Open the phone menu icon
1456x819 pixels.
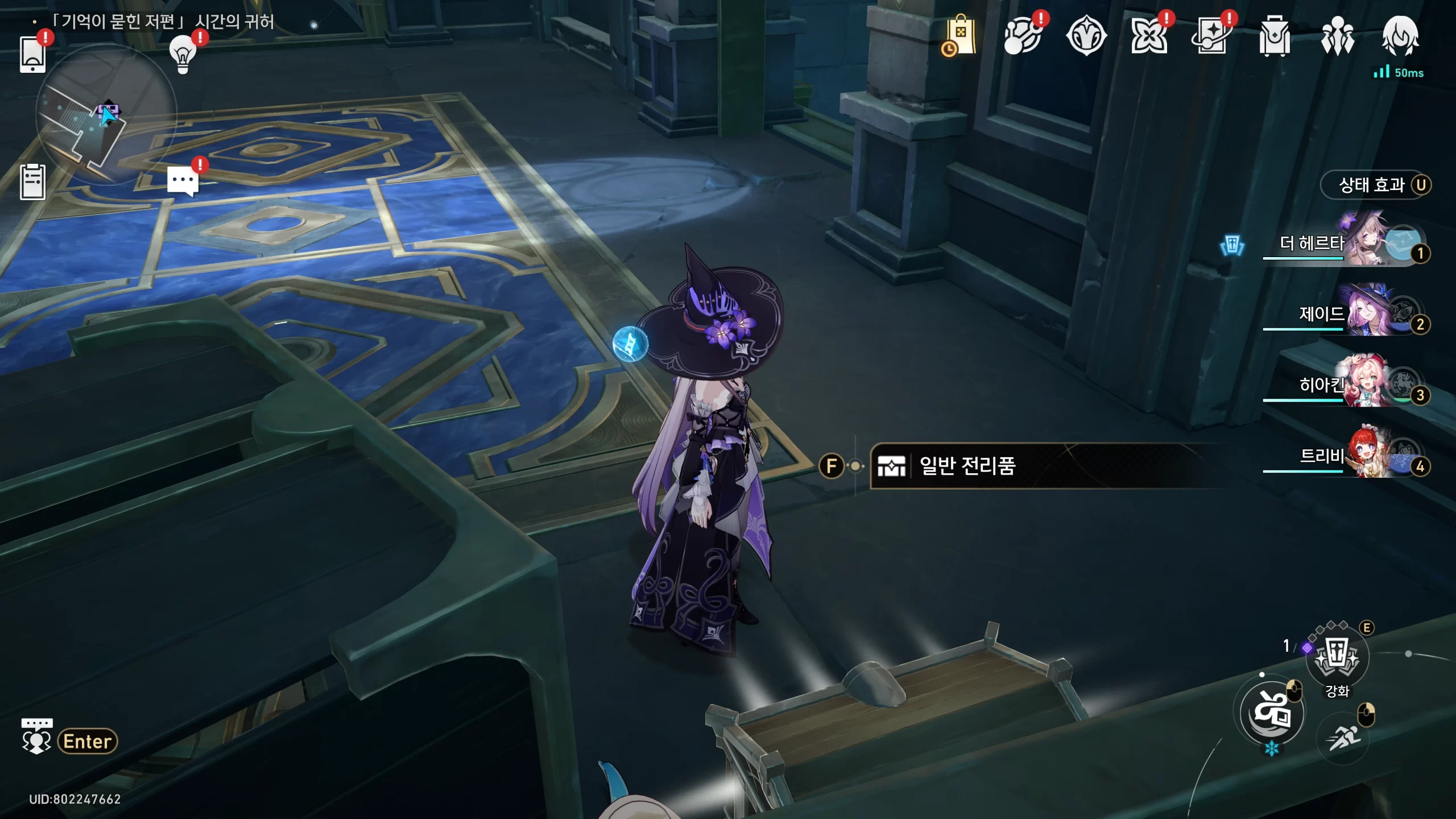[x=32, y=55]
